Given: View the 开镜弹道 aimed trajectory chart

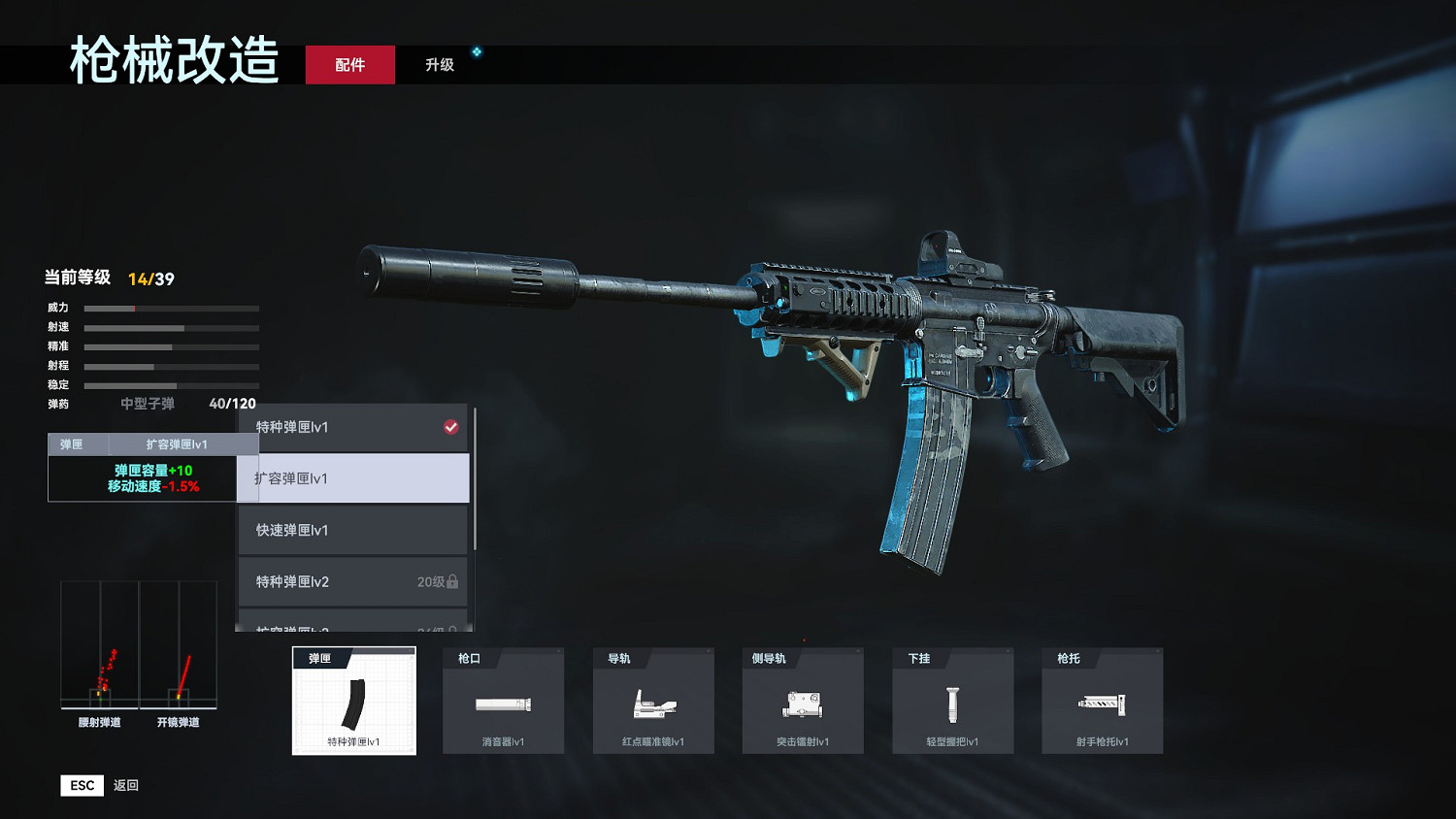Looking at the screenshot, I should click(179, 647).
